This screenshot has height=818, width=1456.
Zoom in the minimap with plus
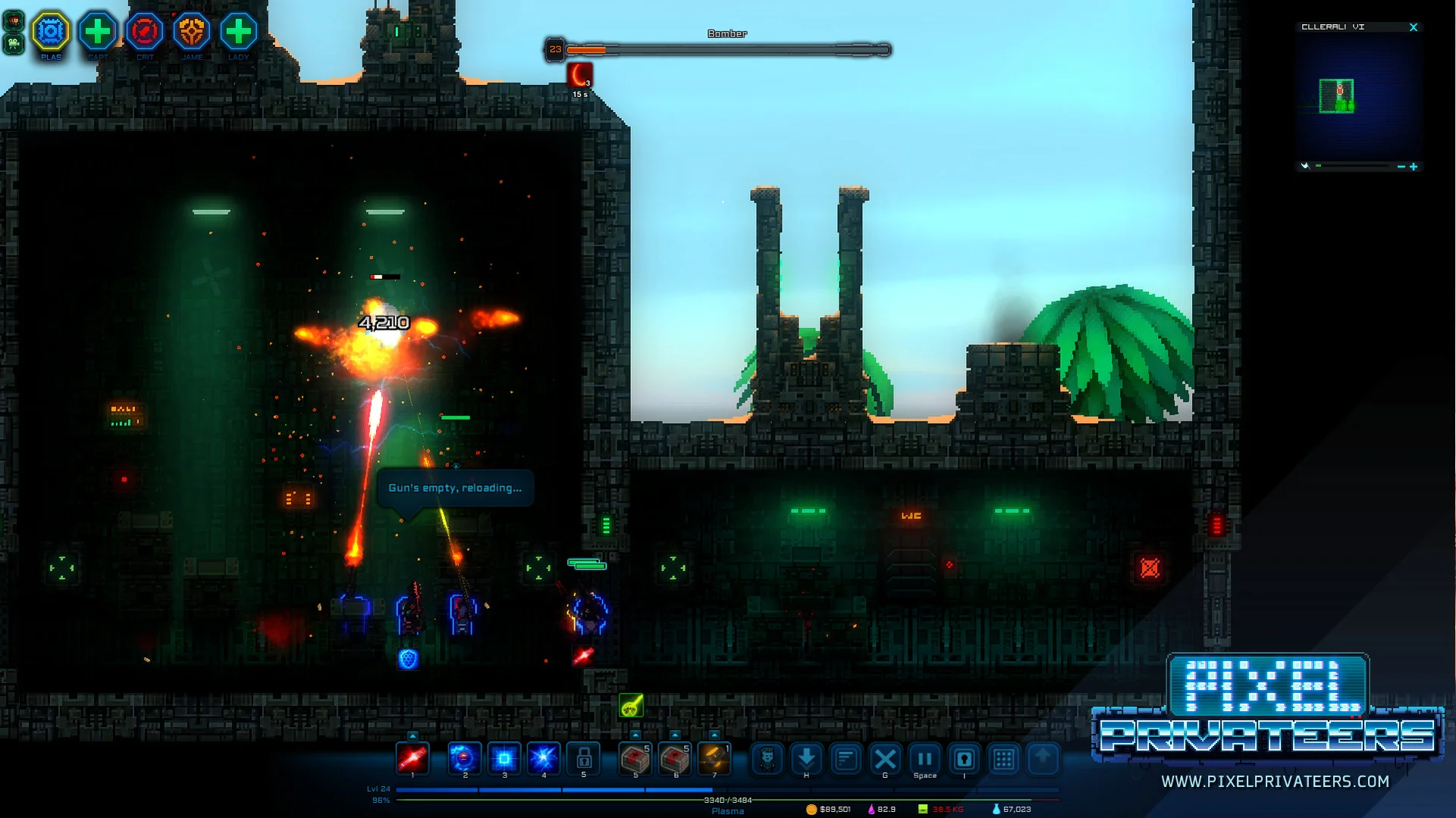[x=1414, y=167]
